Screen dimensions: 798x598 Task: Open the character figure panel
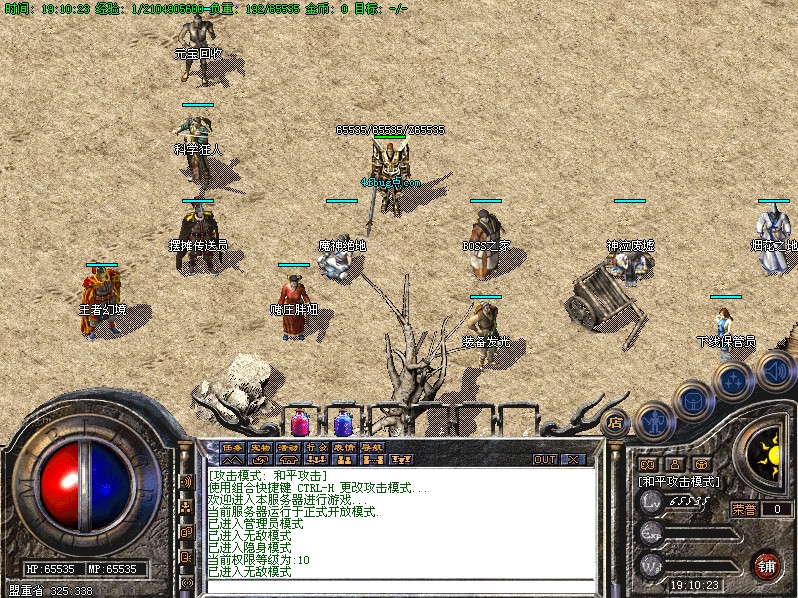point(653,421)
